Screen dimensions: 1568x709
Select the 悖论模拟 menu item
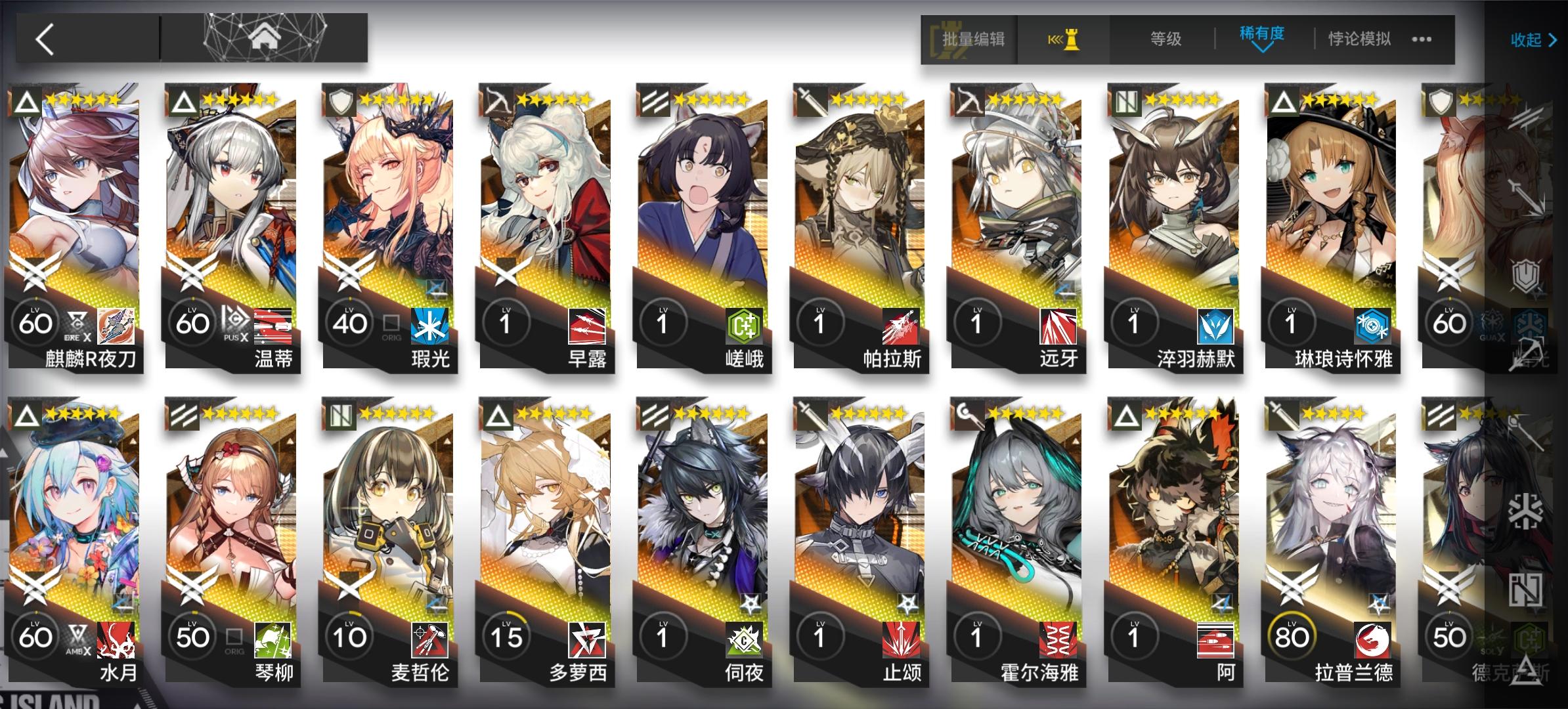pos(1356,39)
